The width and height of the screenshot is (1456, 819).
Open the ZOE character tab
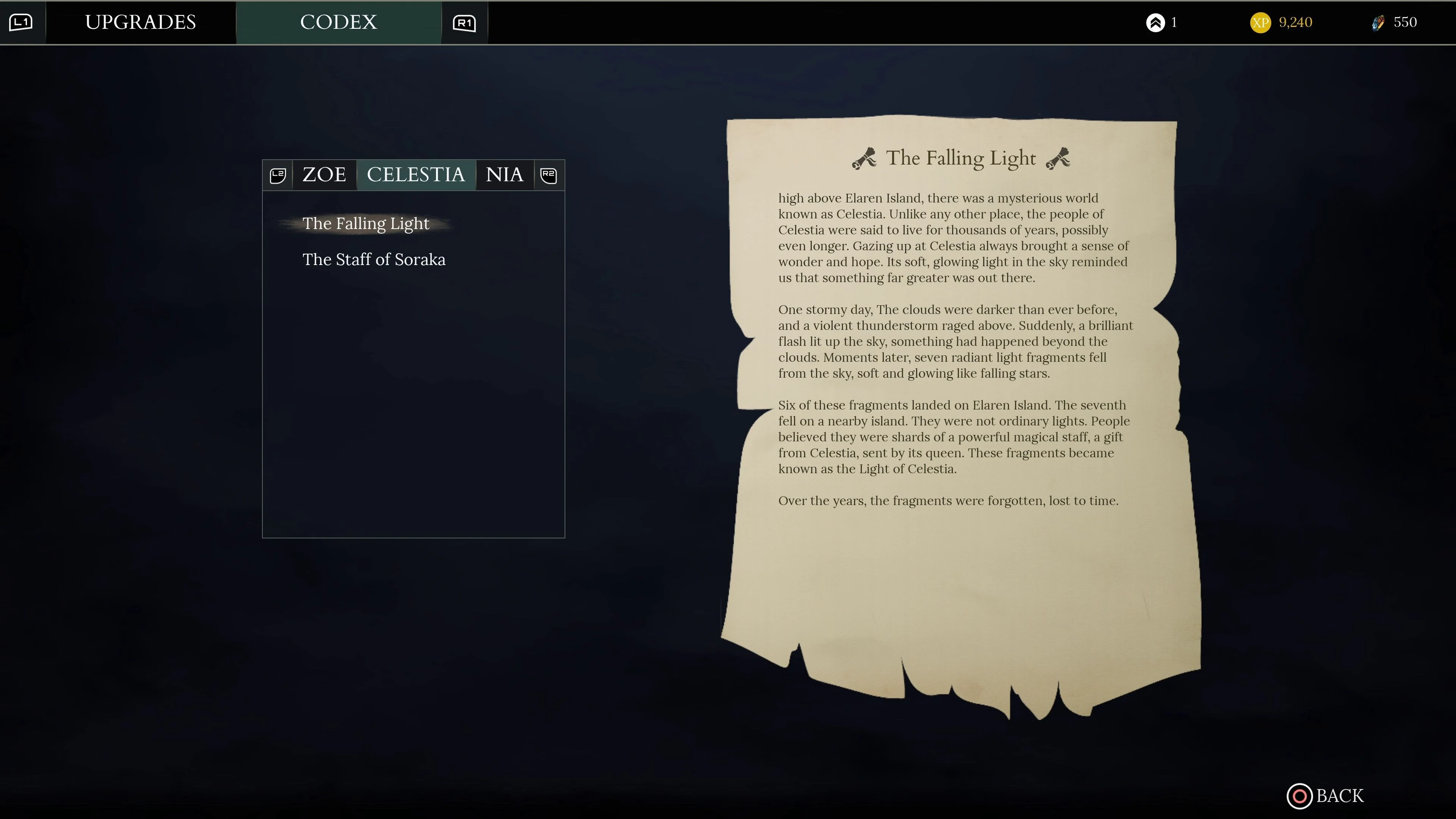click(x=325, y=175)
